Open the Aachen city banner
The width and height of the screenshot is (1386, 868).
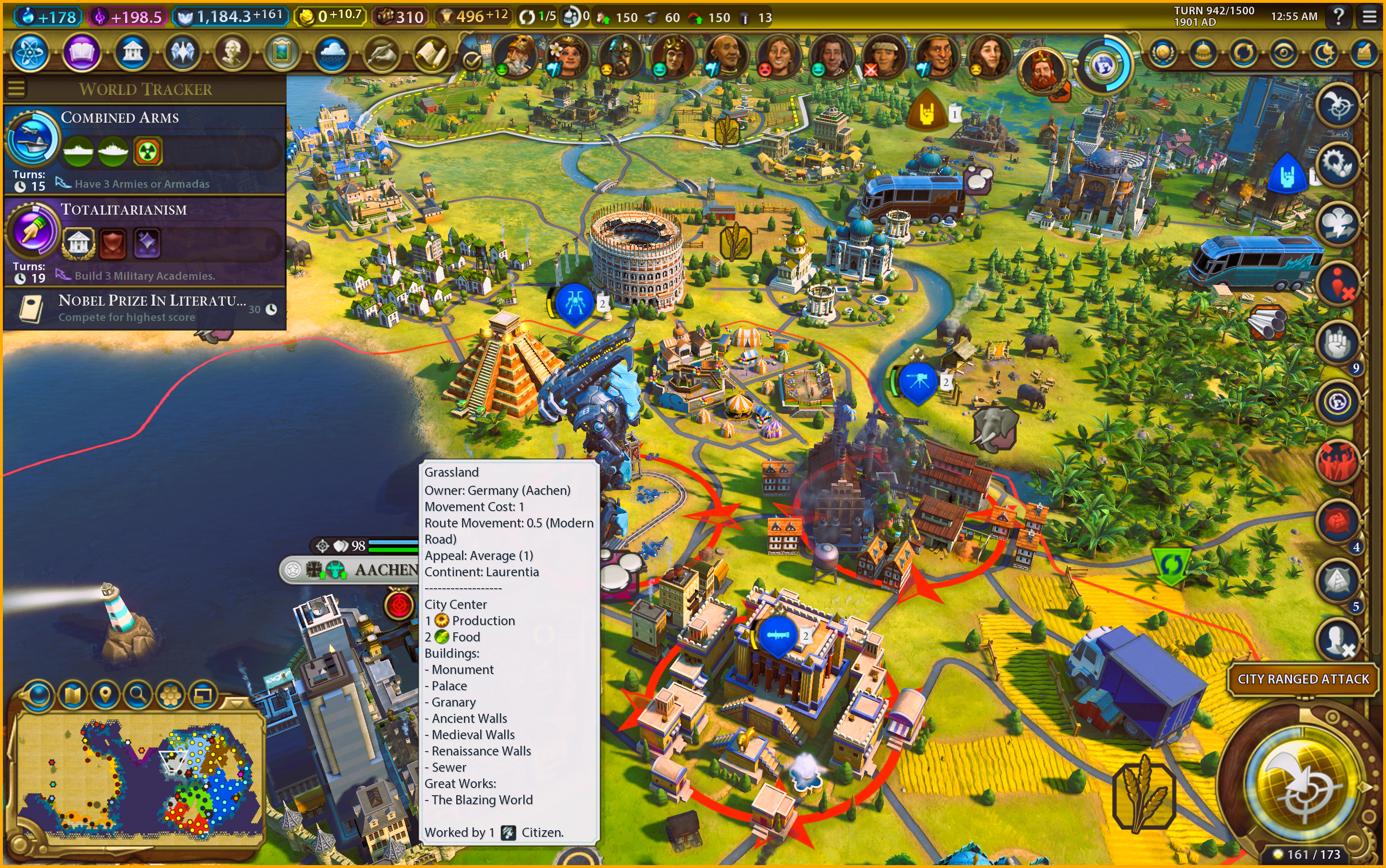[385, 570]
